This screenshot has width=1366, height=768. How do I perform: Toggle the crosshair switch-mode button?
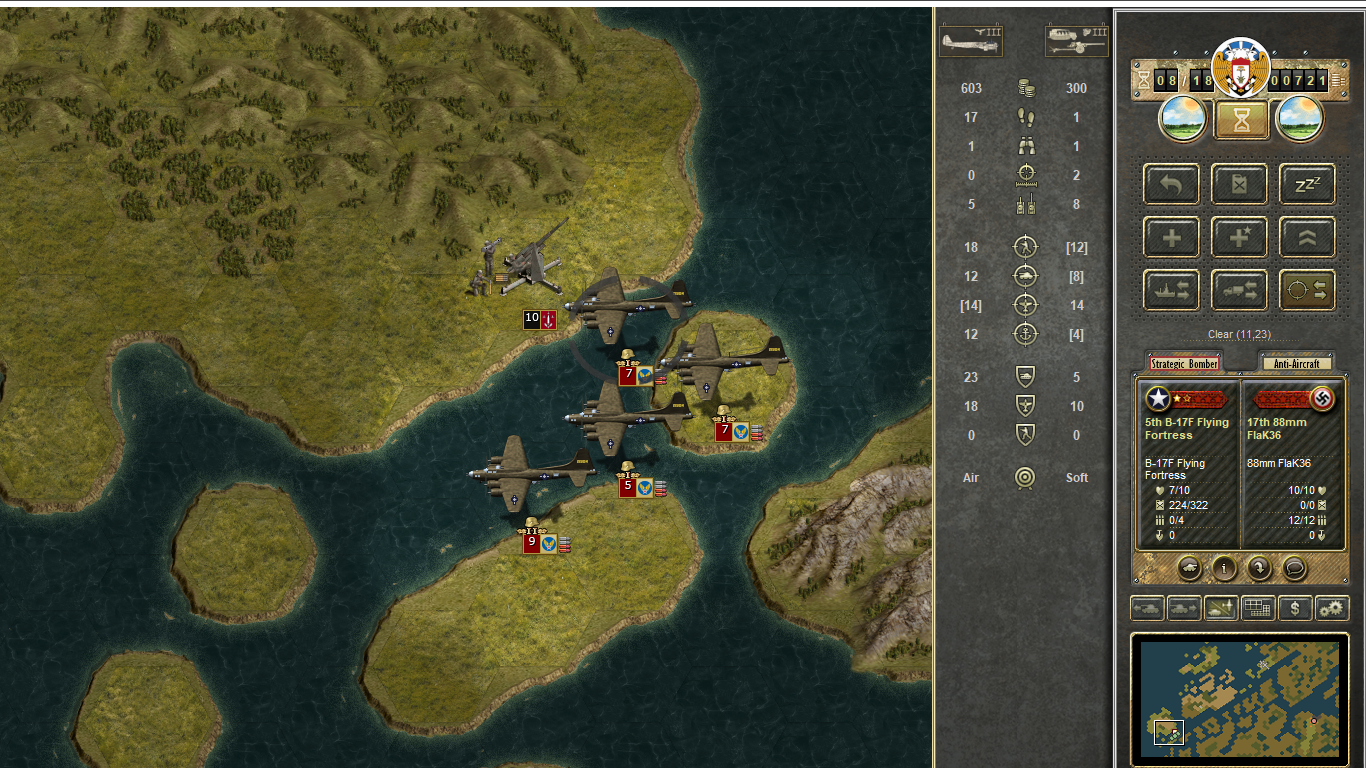(1307, 290)
